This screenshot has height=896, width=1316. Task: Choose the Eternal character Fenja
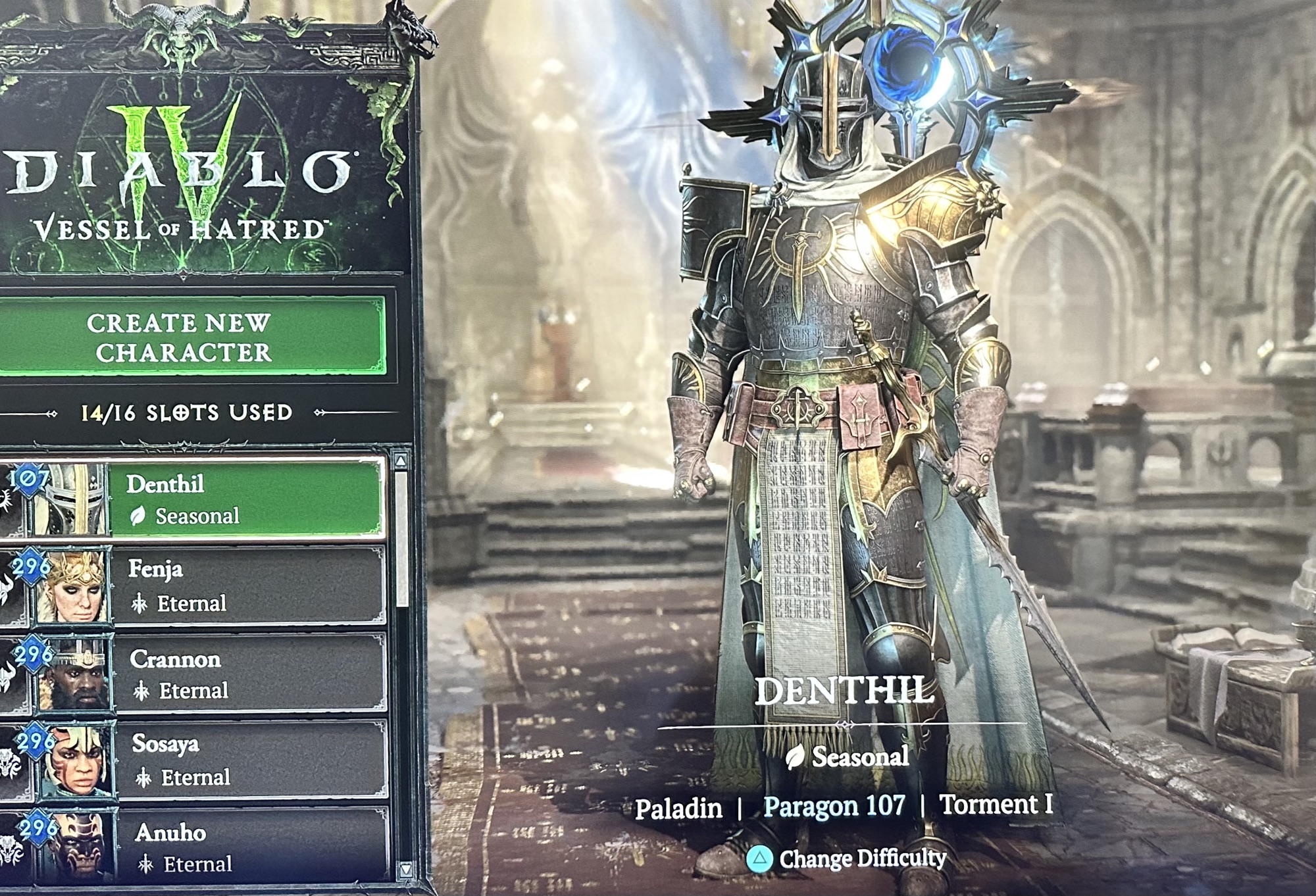pyautogui.click(x=247, y=585)
